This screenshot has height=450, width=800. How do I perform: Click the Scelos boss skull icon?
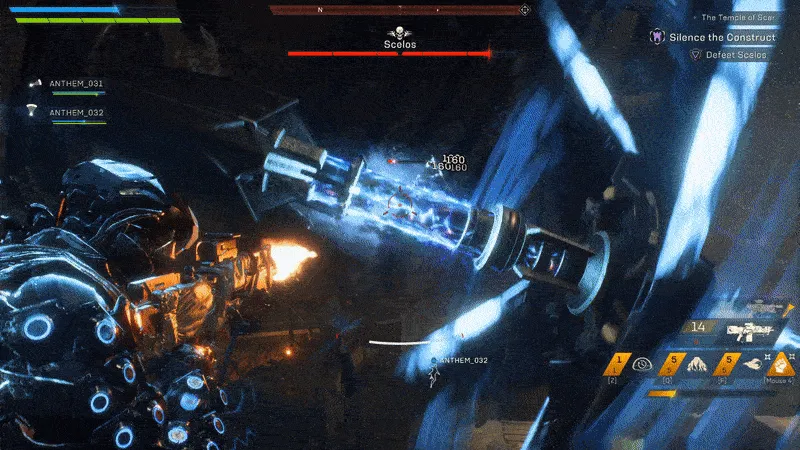click(400, 32)
